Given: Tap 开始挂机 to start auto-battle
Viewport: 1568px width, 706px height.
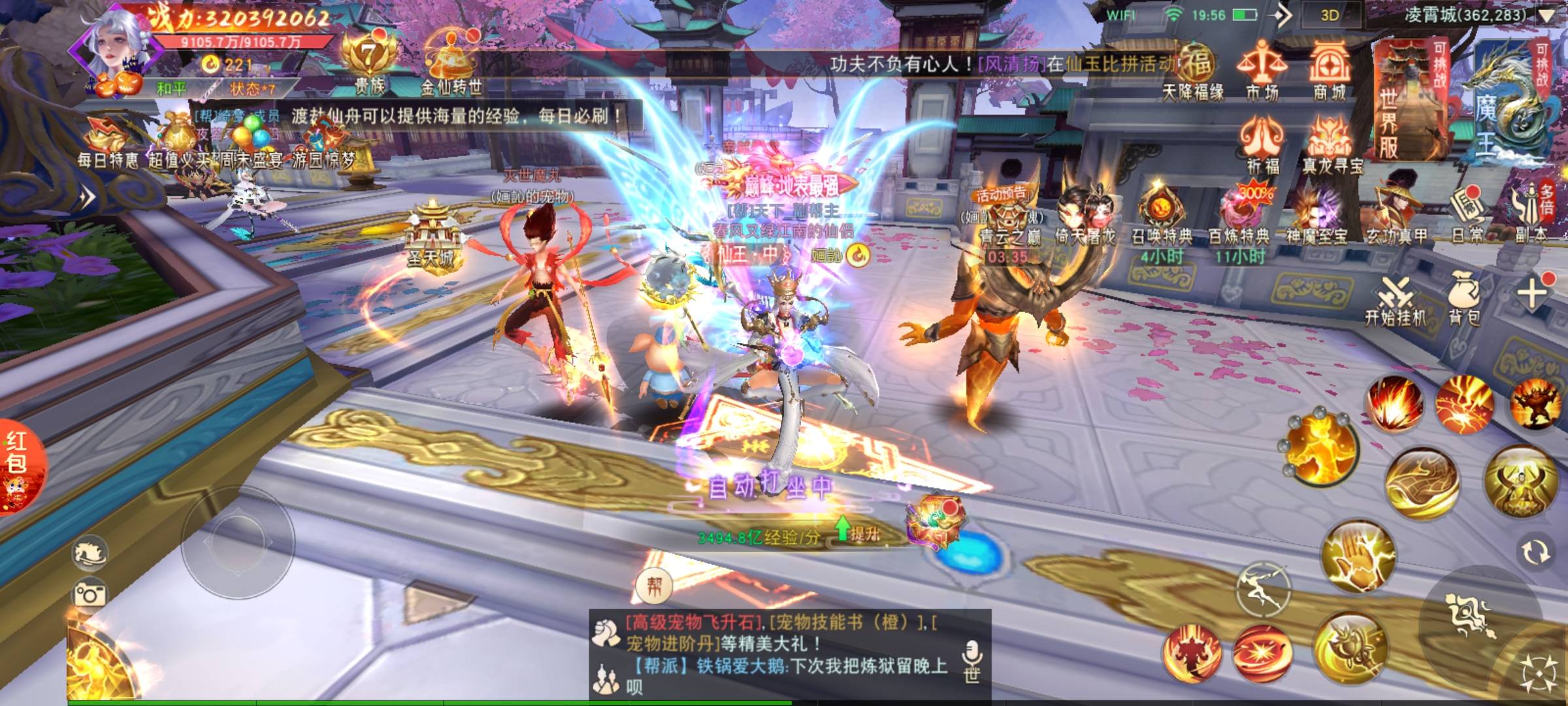Looking at the screenshot, I should point(1395,302).
